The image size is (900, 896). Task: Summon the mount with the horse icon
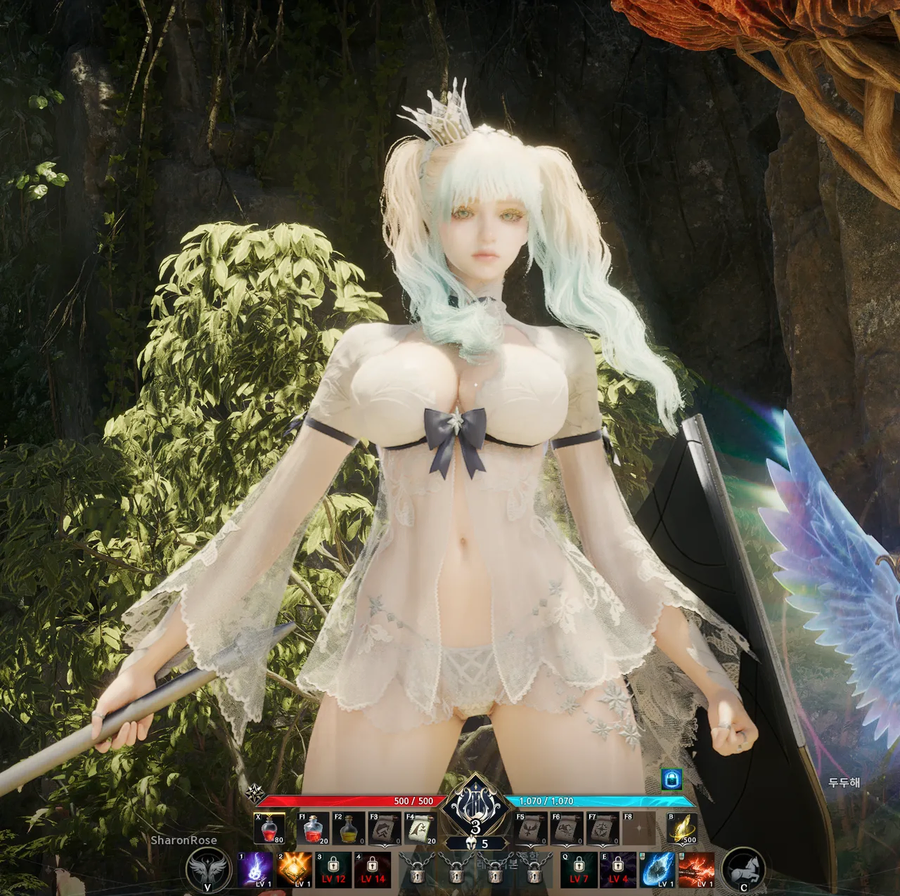pyautogui.click(x=743, y=869)
